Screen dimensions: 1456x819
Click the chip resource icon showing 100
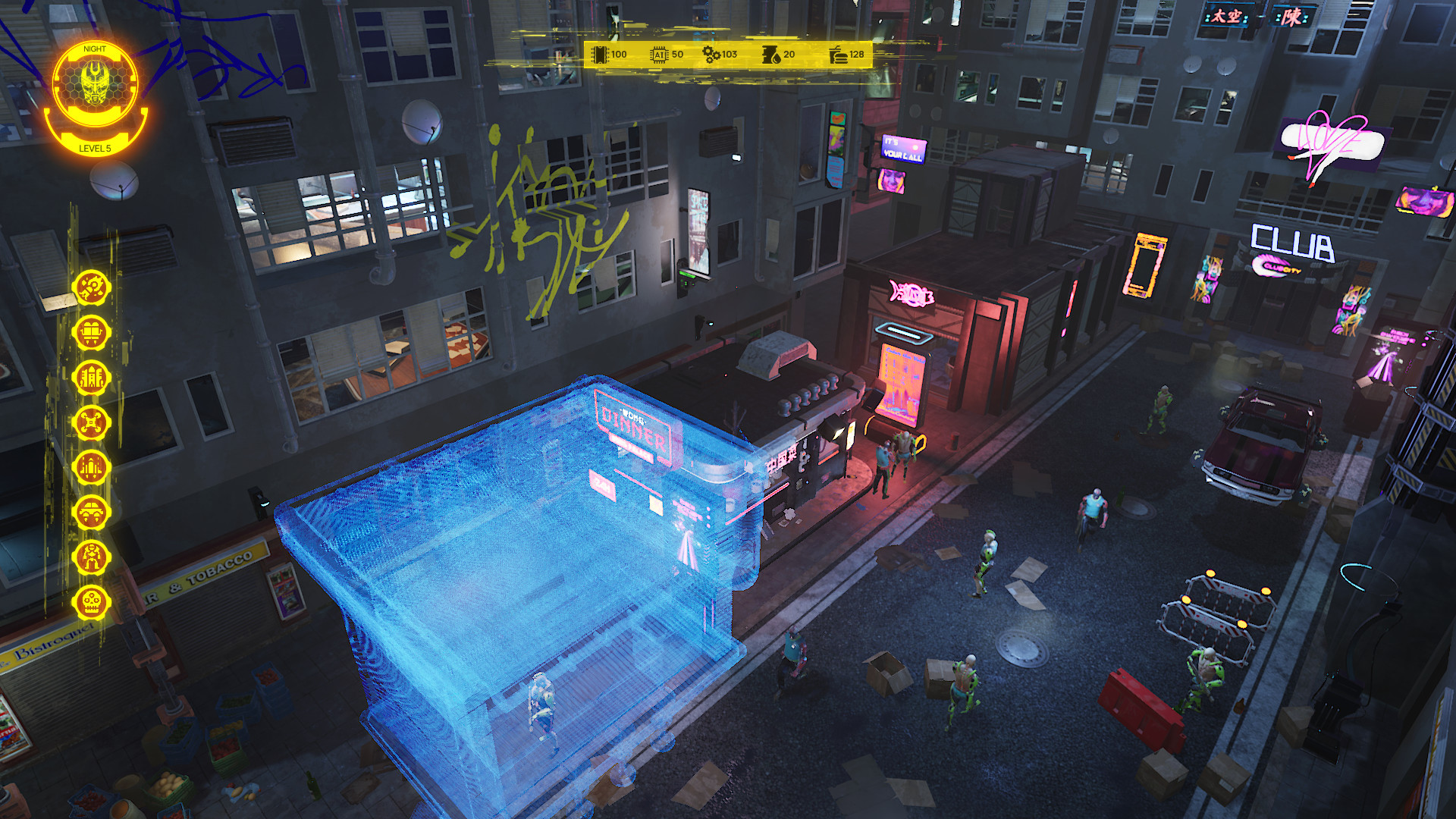point(599,55)
